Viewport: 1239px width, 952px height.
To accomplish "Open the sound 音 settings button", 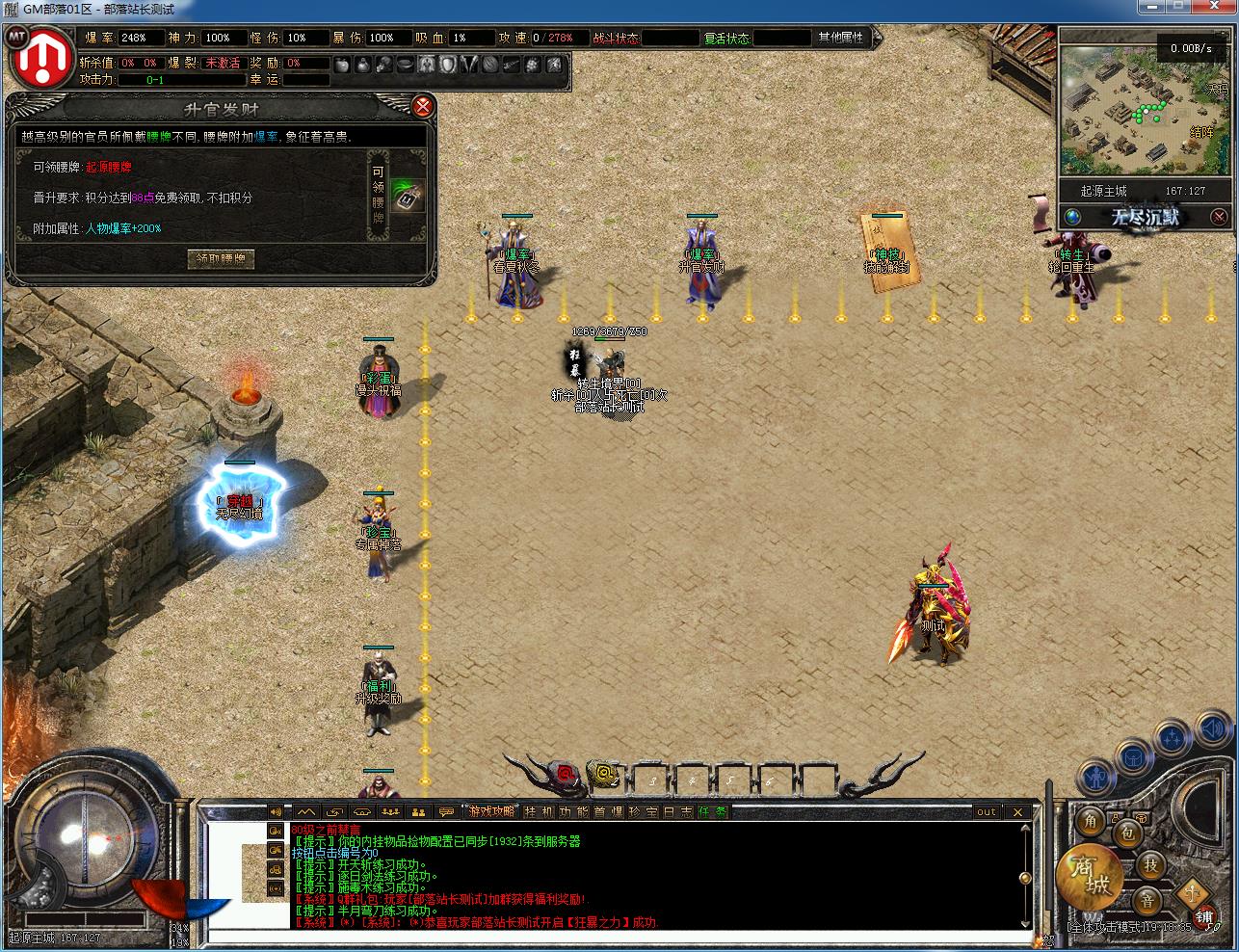I will 1146,901.
